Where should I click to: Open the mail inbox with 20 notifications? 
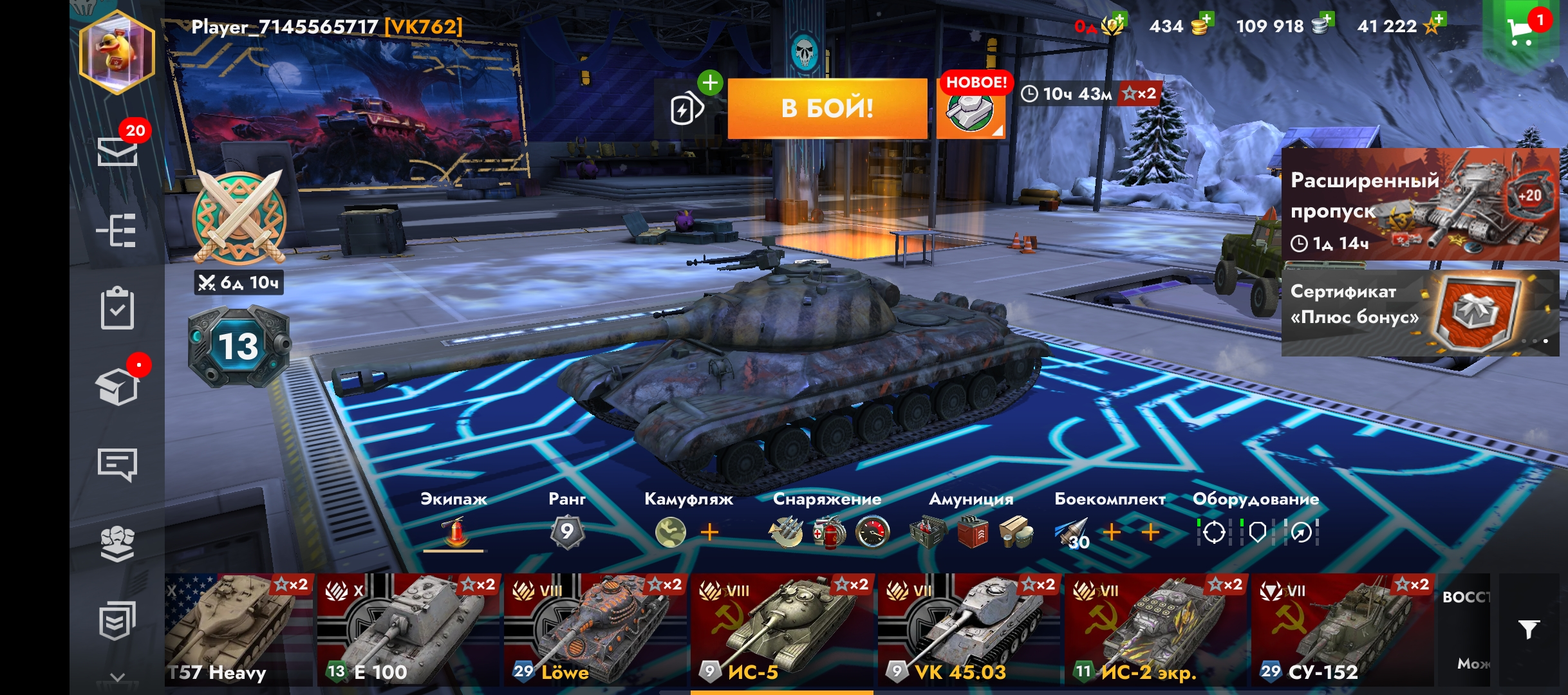[117, 151]
